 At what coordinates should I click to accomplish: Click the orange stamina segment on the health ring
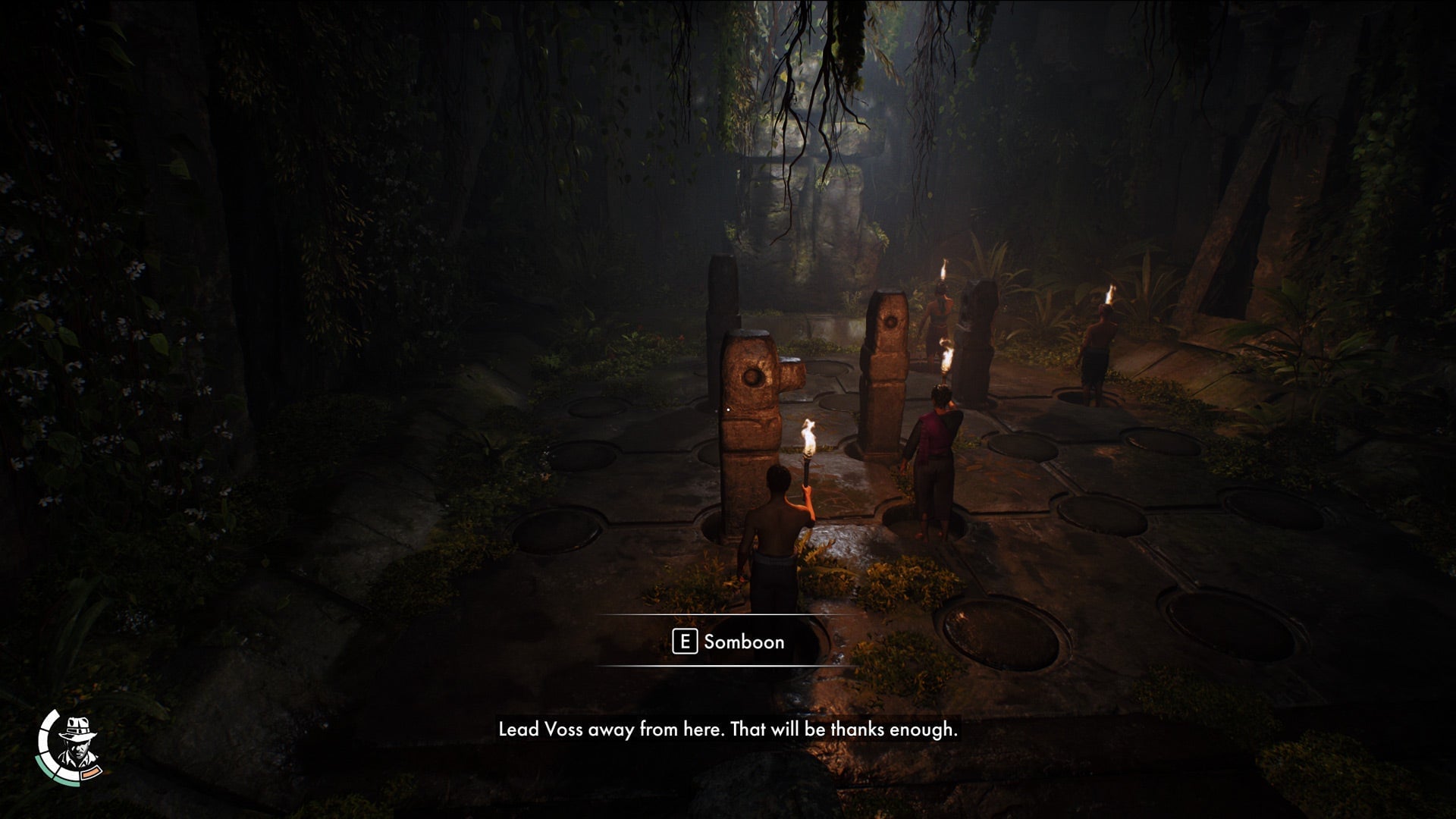click(91, 773)
